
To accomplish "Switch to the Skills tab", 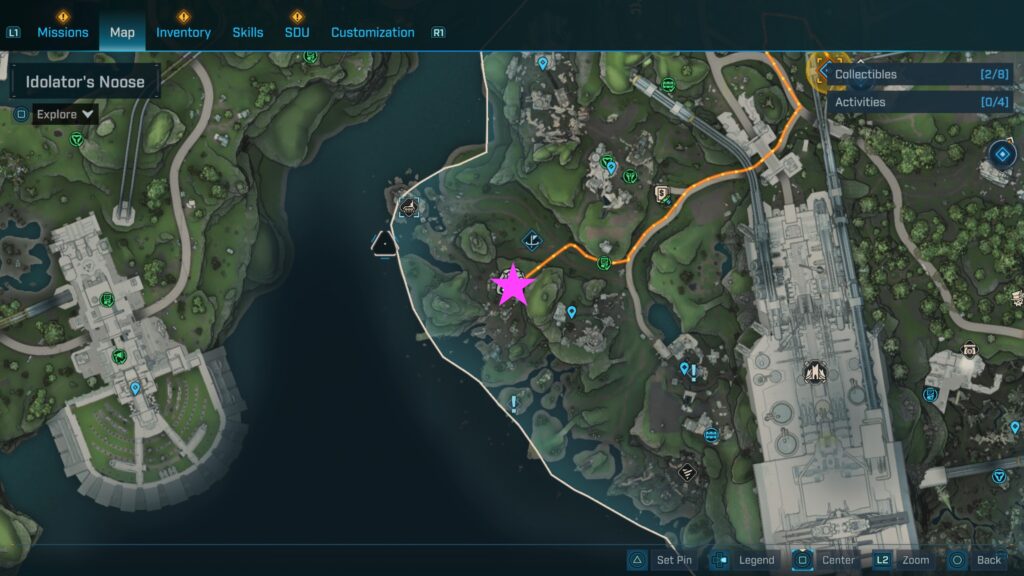I will pos(248,32).
